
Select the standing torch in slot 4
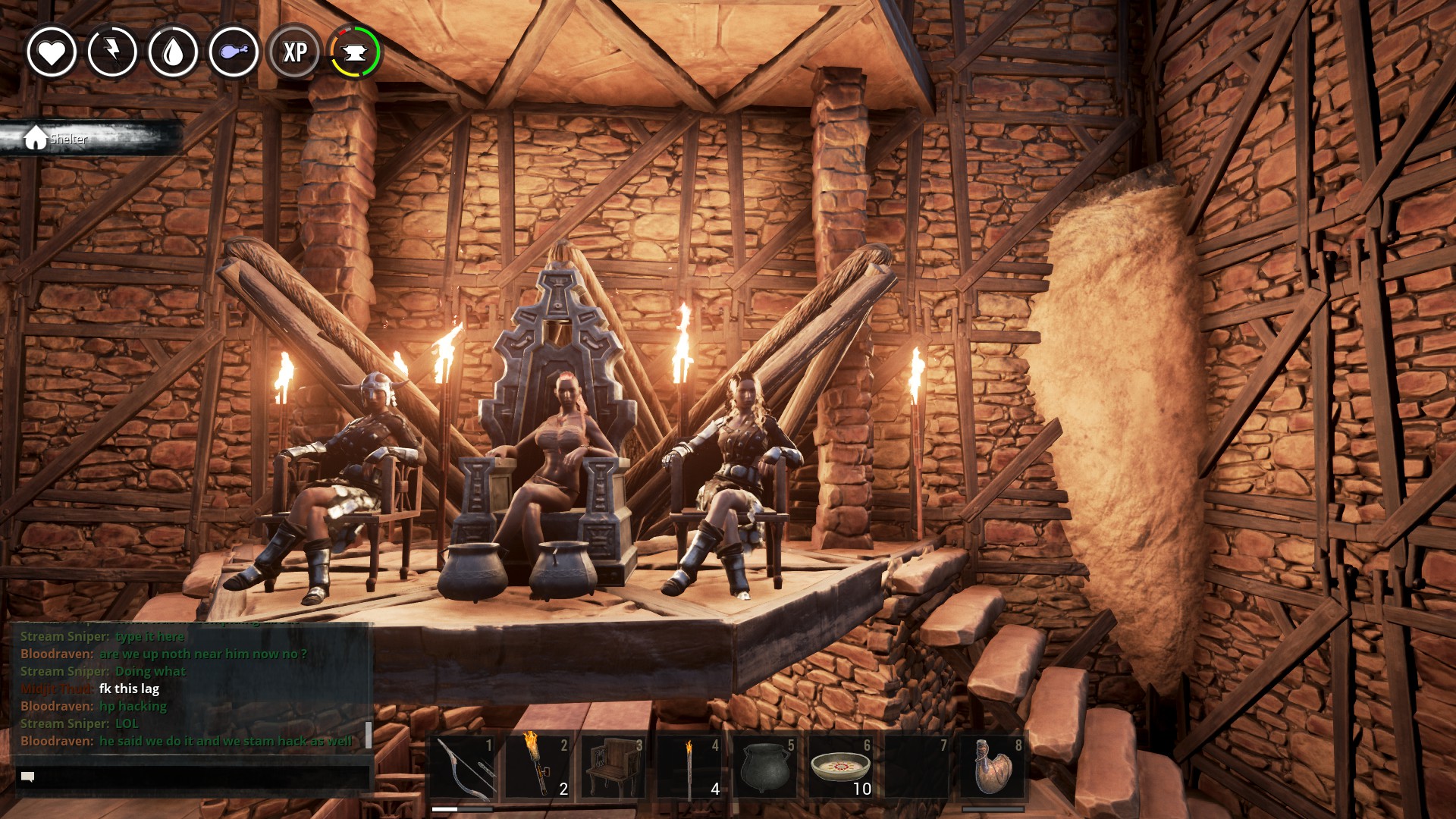(689, 767)
